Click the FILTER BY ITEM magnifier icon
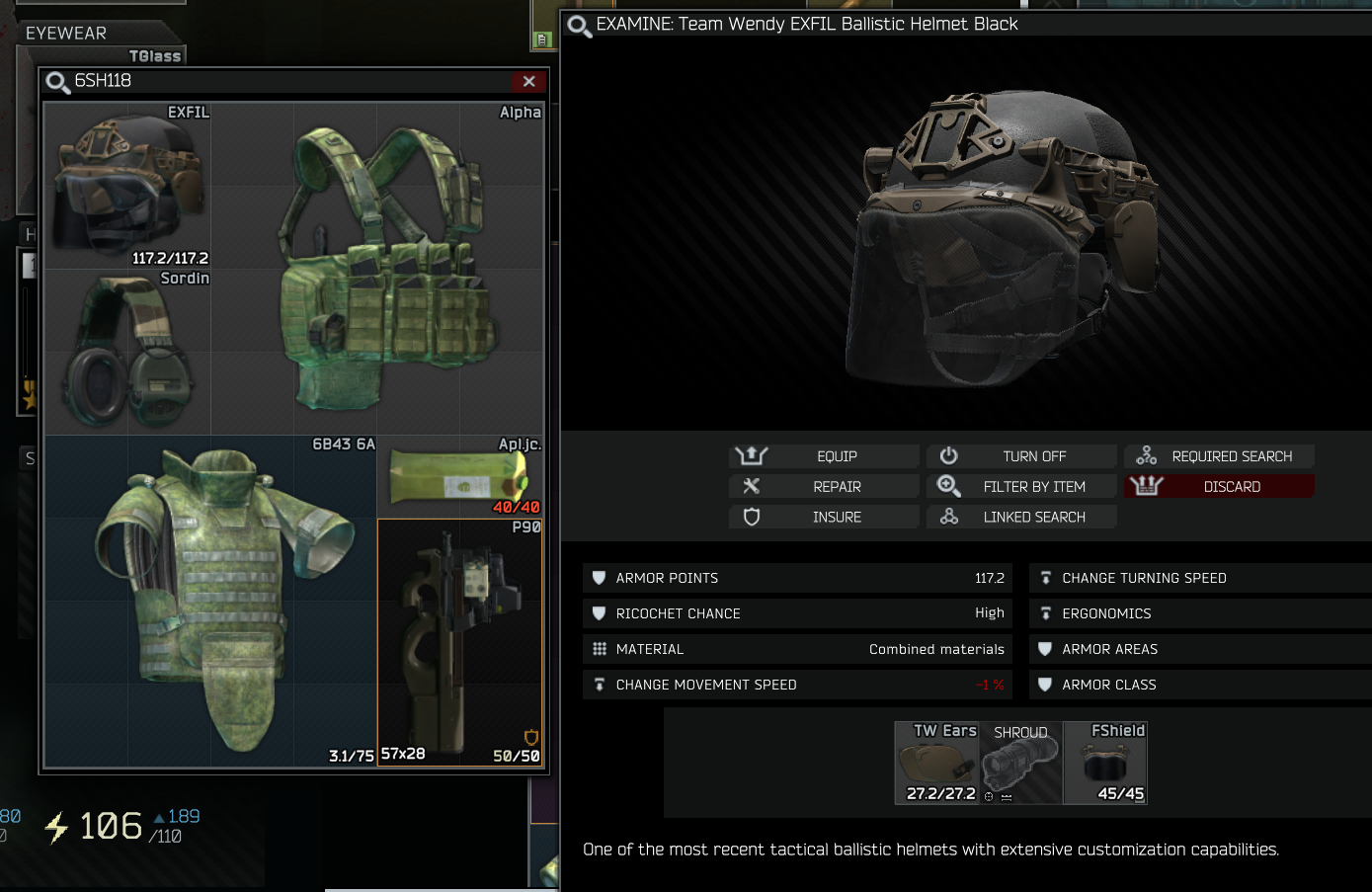The image size is (1372, 892). click(x=949, y=486)
